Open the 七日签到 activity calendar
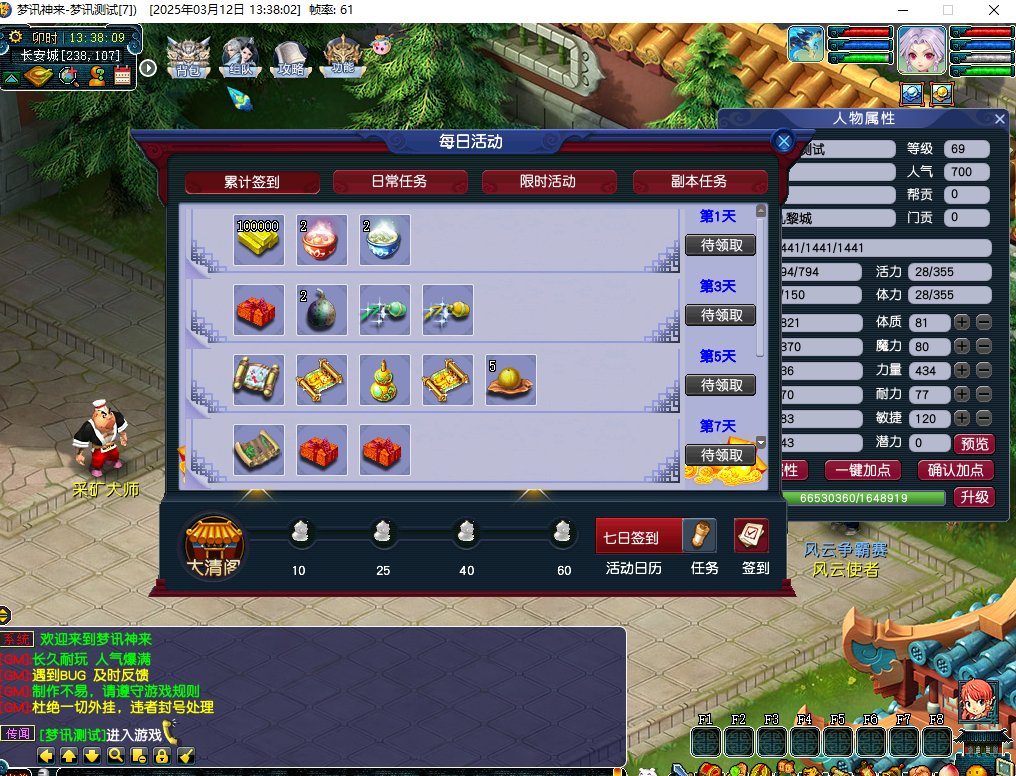1016x776 pixels. click(x=640, y=537)
